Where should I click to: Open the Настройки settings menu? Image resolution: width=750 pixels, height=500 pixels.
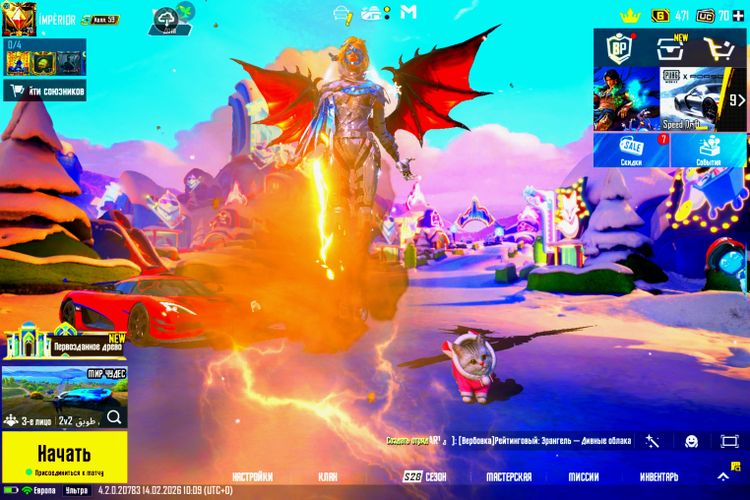click(x=252, y=477)
